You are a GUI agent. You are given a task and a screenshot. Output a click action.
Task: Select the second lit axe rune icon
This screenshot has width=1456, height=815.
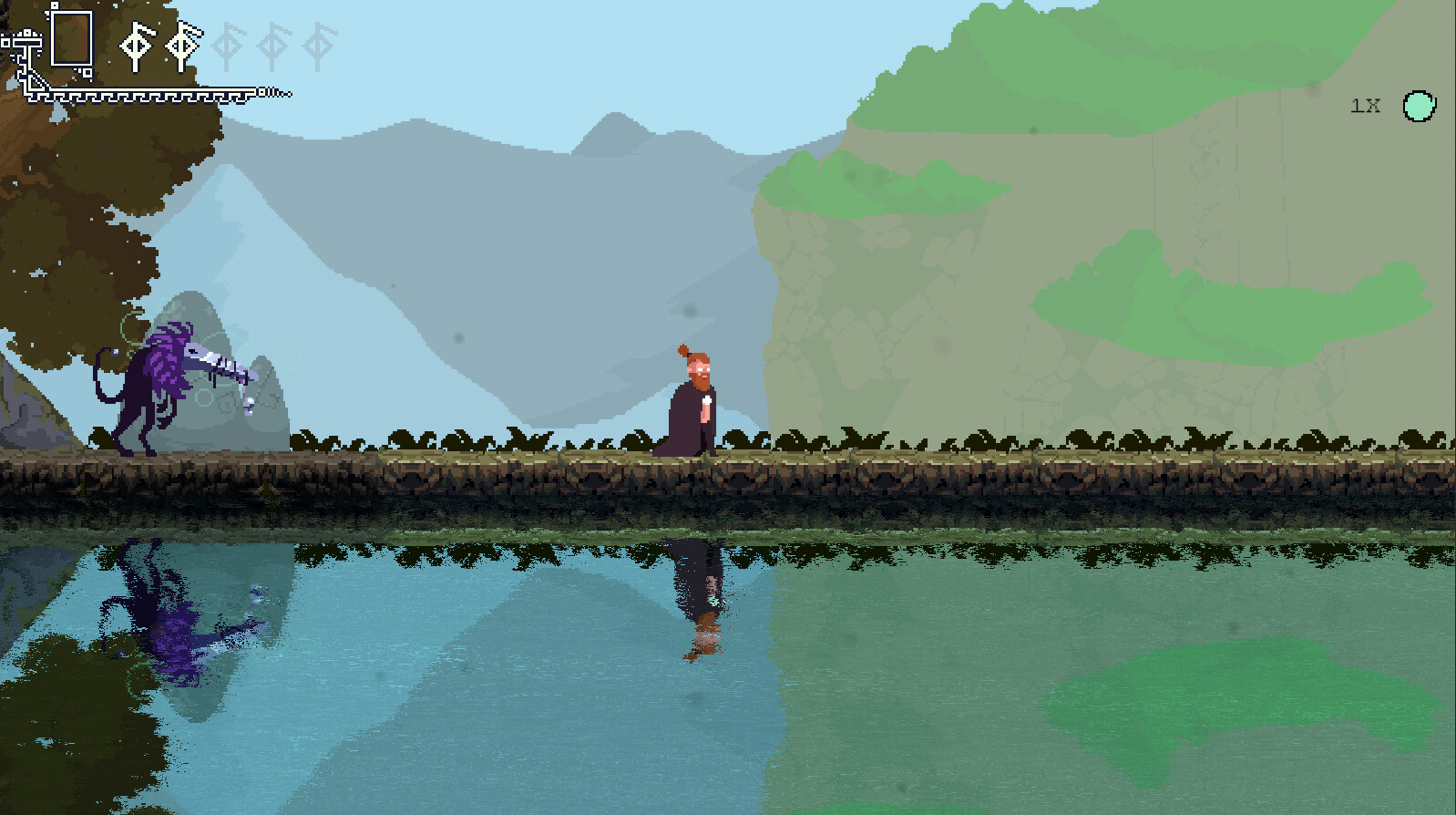(182, 44)
